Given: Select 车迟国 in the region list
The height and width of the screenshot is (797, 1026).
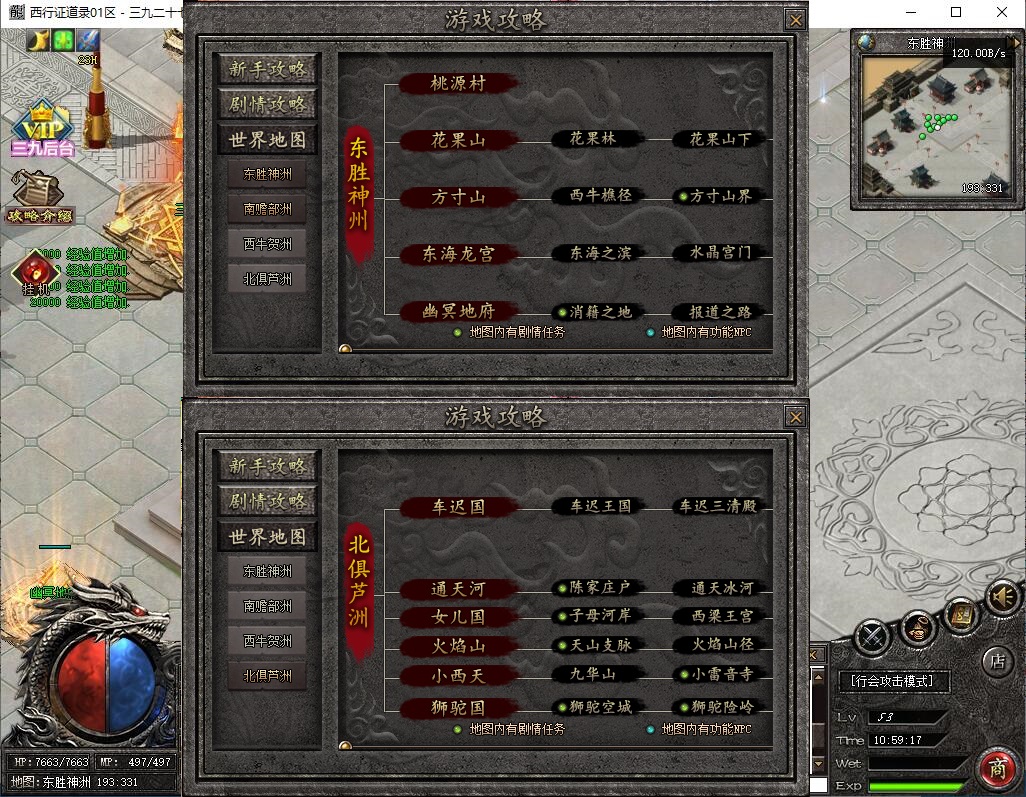Looking at the screenshot, I should coord(458,507).
